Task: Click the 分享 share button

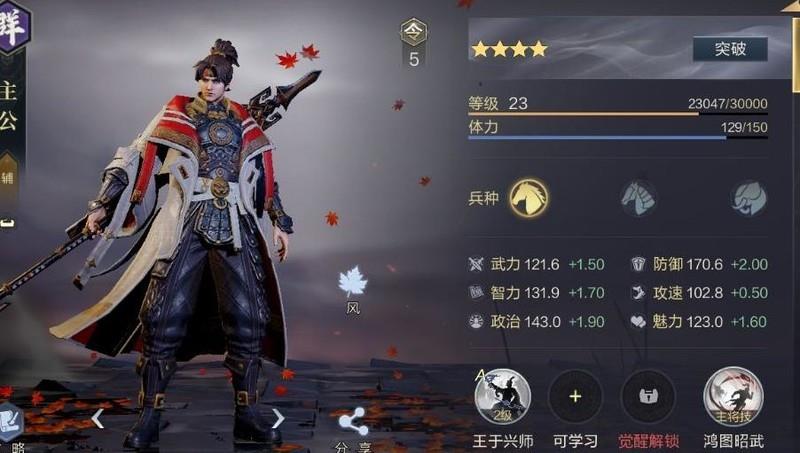Action: point(352,425)
